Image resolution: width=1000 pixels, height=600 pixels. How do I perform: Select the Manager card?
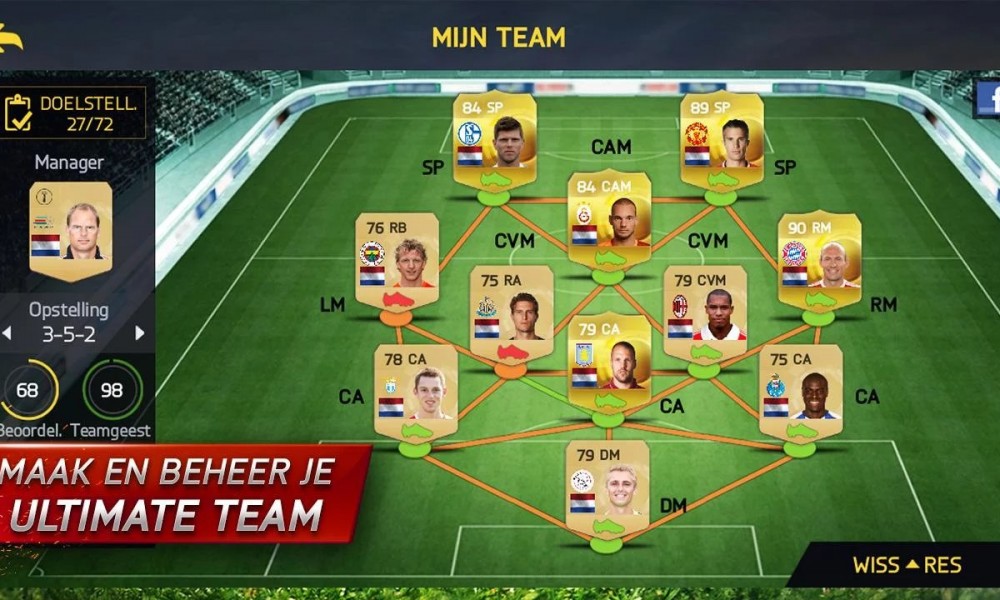70,230
